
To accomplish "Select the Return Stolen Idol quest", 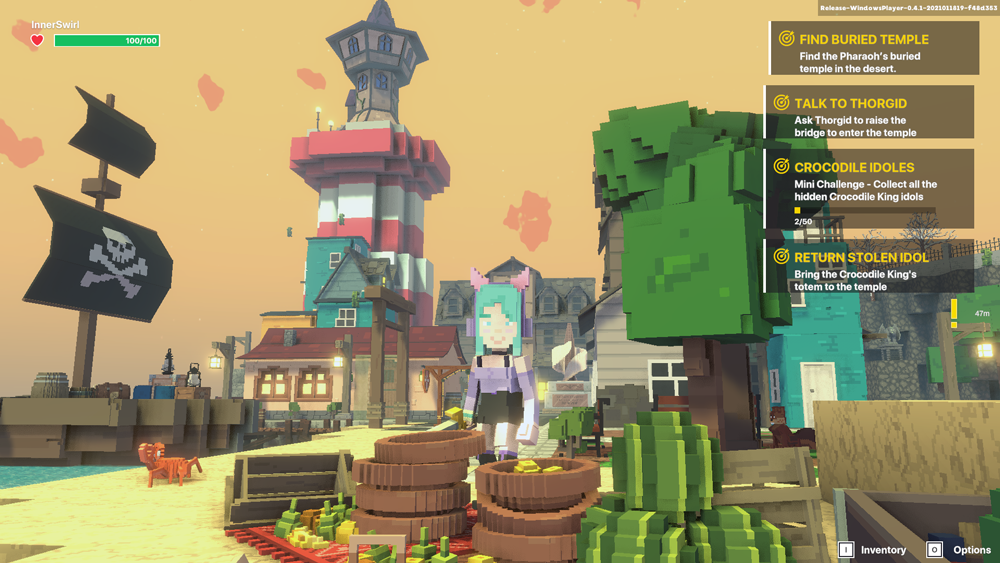I will click(868, 267).
